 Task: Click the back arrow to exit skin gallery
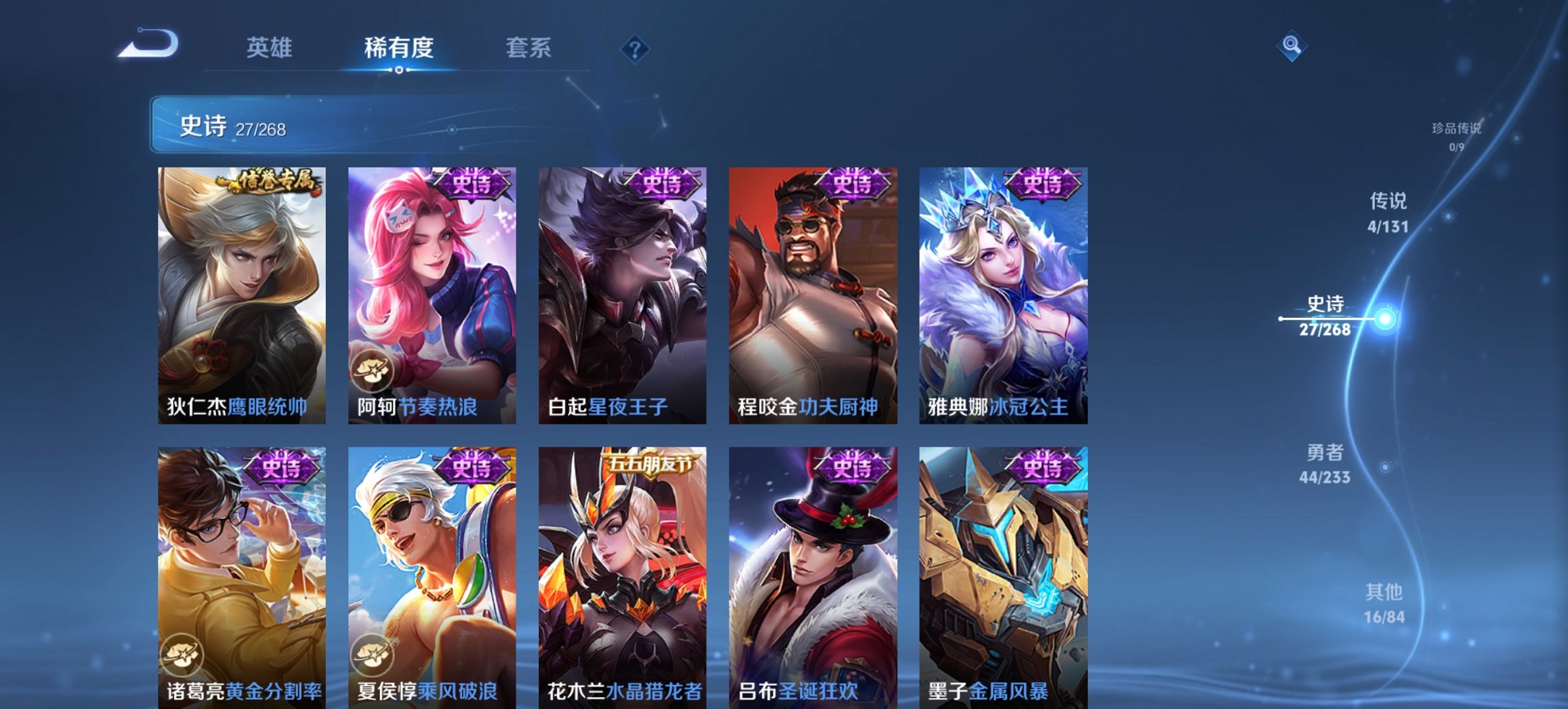coord(146,48)
